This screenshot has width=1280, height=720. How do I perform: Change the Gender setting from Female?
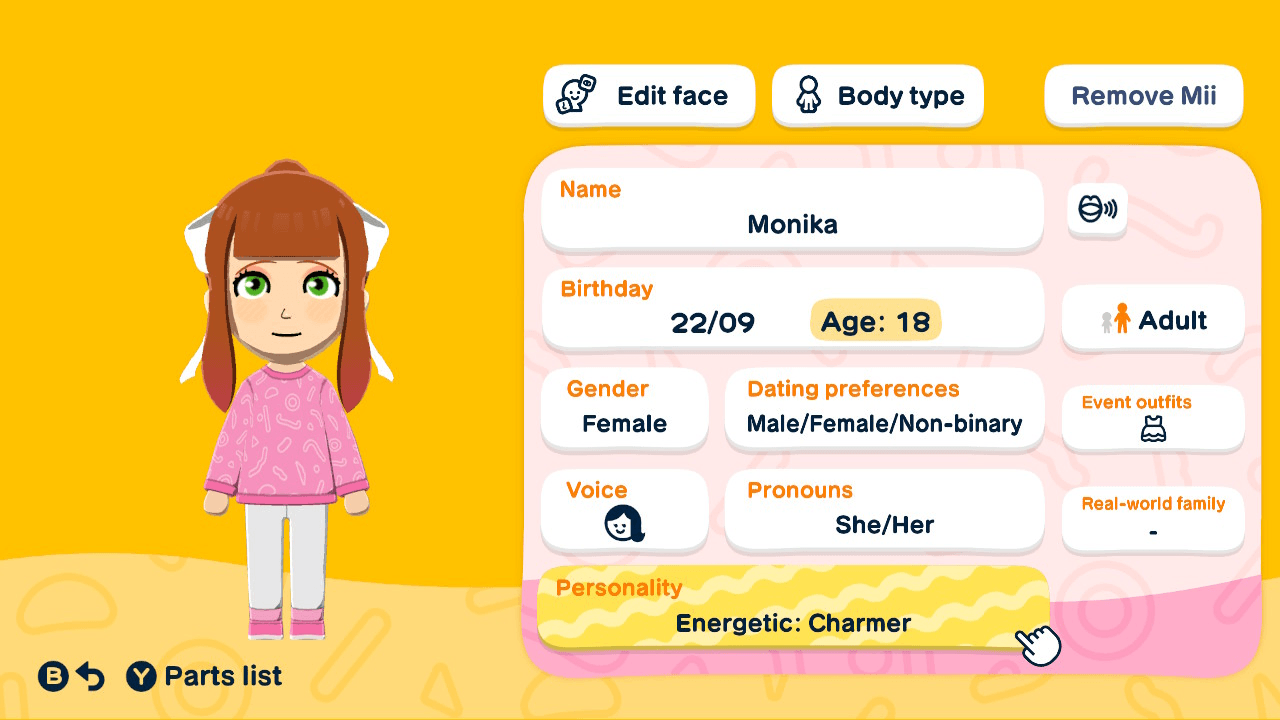click(x=624, y=410)
